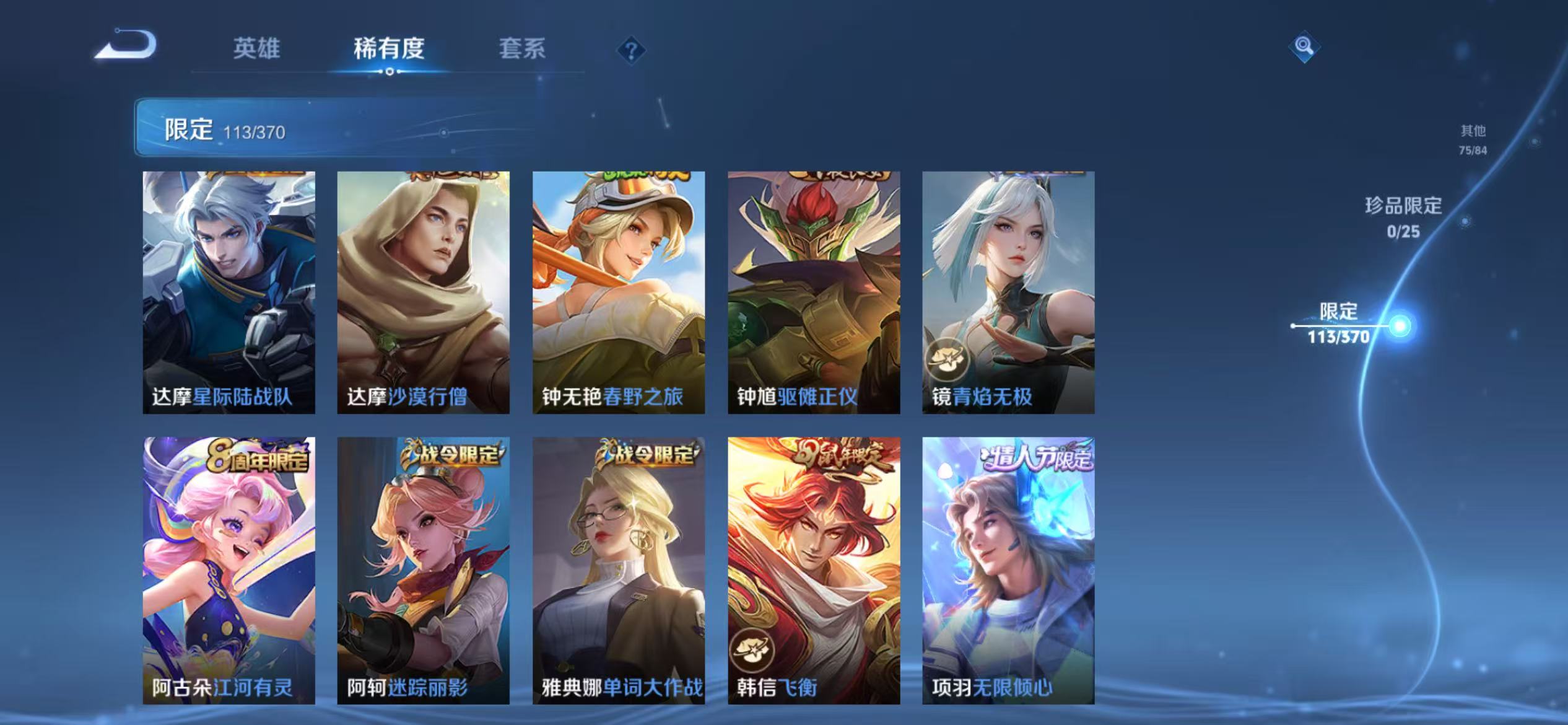
Task: Select the page indicator dot under 稀有度
Action: coord(390,71)
